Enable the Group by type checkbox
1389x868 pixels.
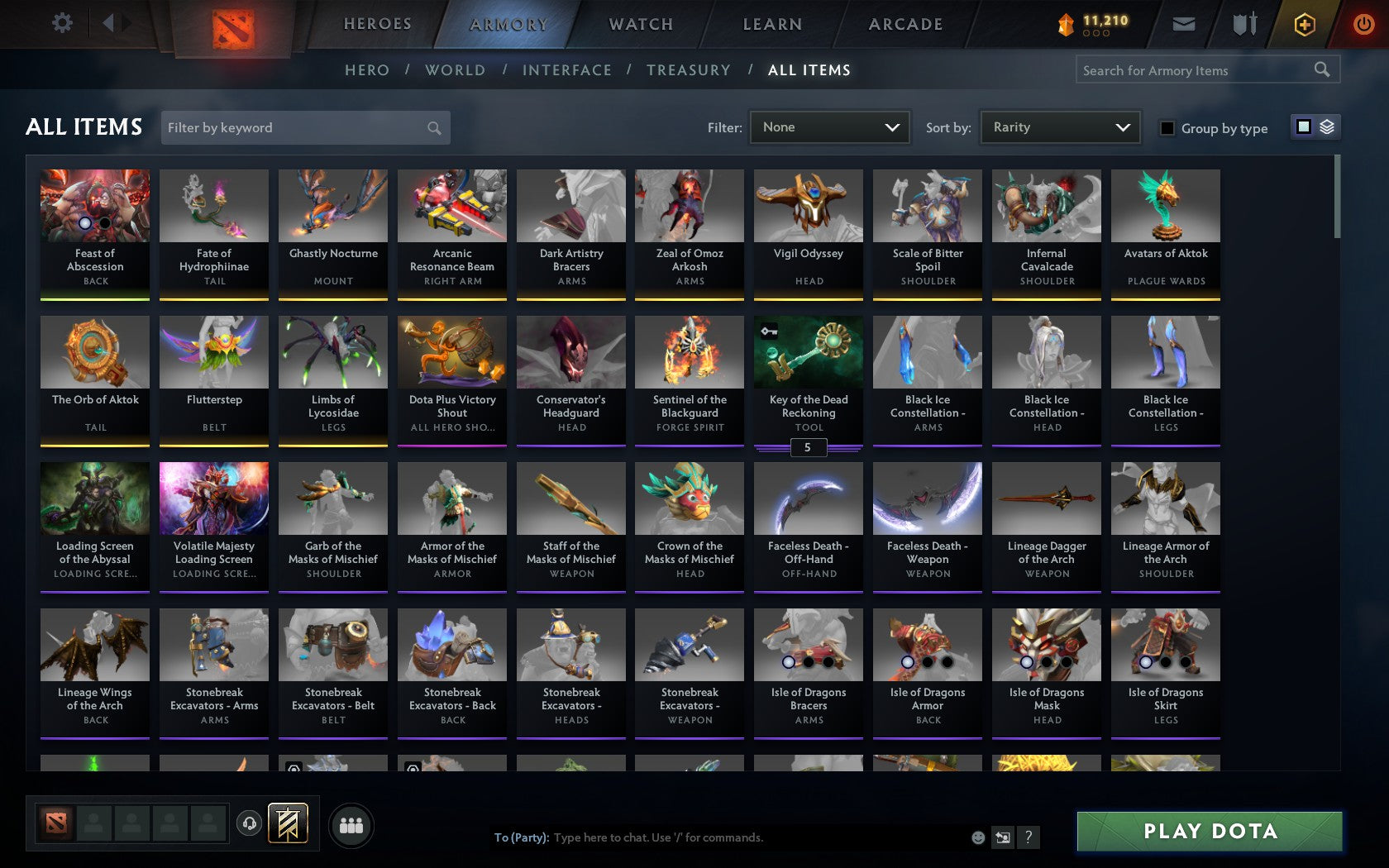1166,129
